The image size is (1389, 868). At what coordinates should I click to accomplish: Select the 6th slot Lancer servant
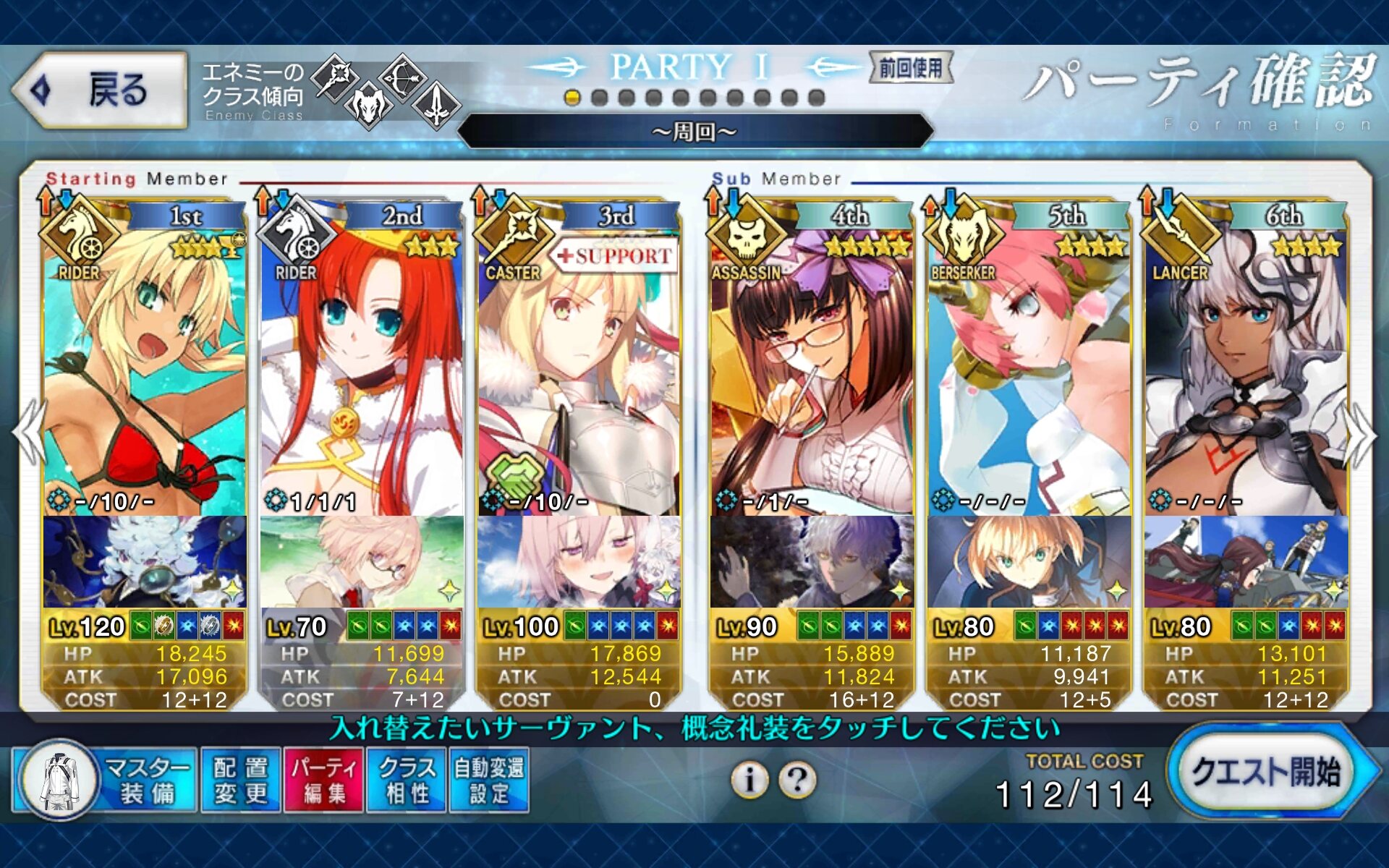tap(1246, 362)
